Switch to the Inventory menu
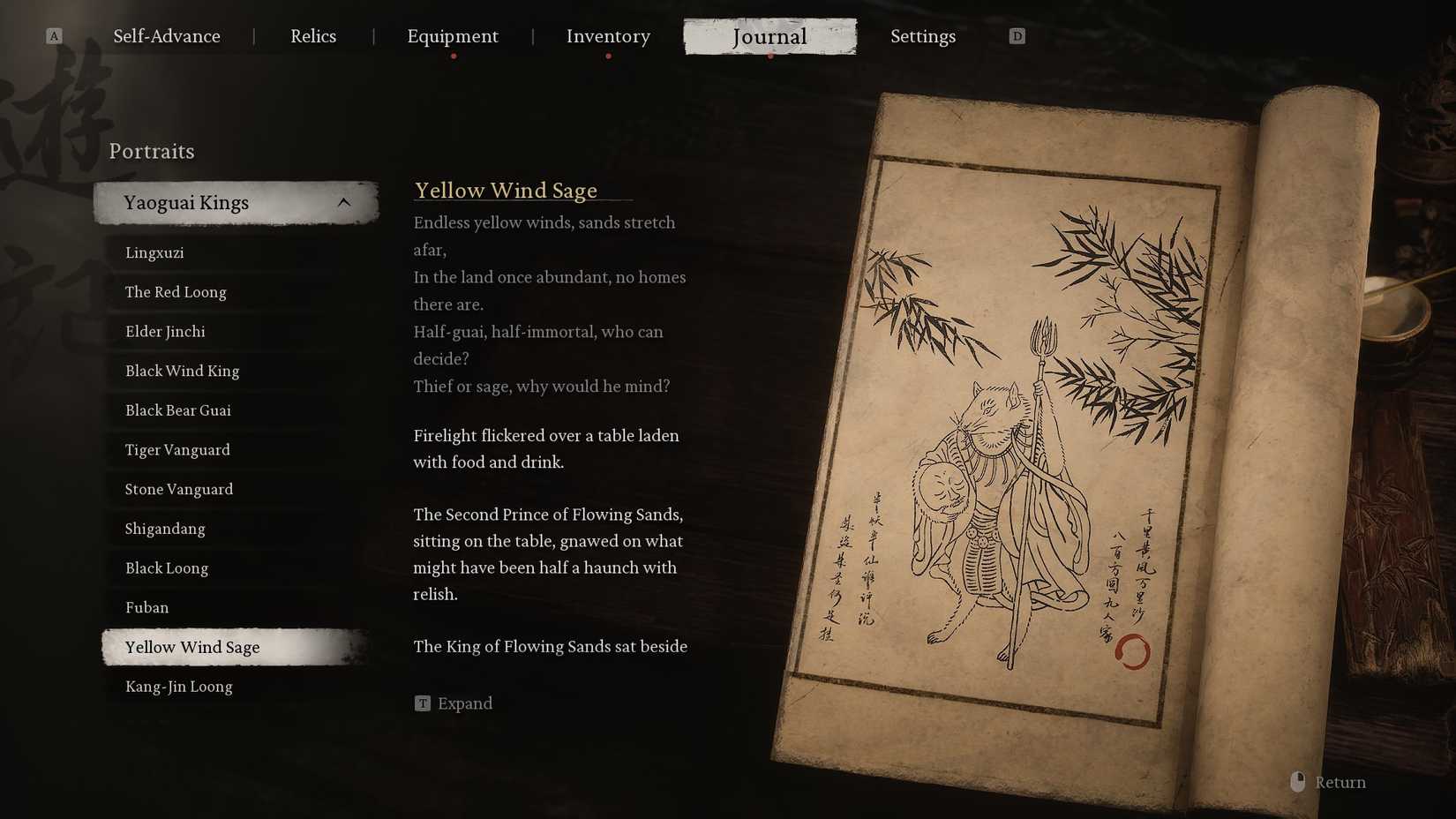 tap(608, 36)
